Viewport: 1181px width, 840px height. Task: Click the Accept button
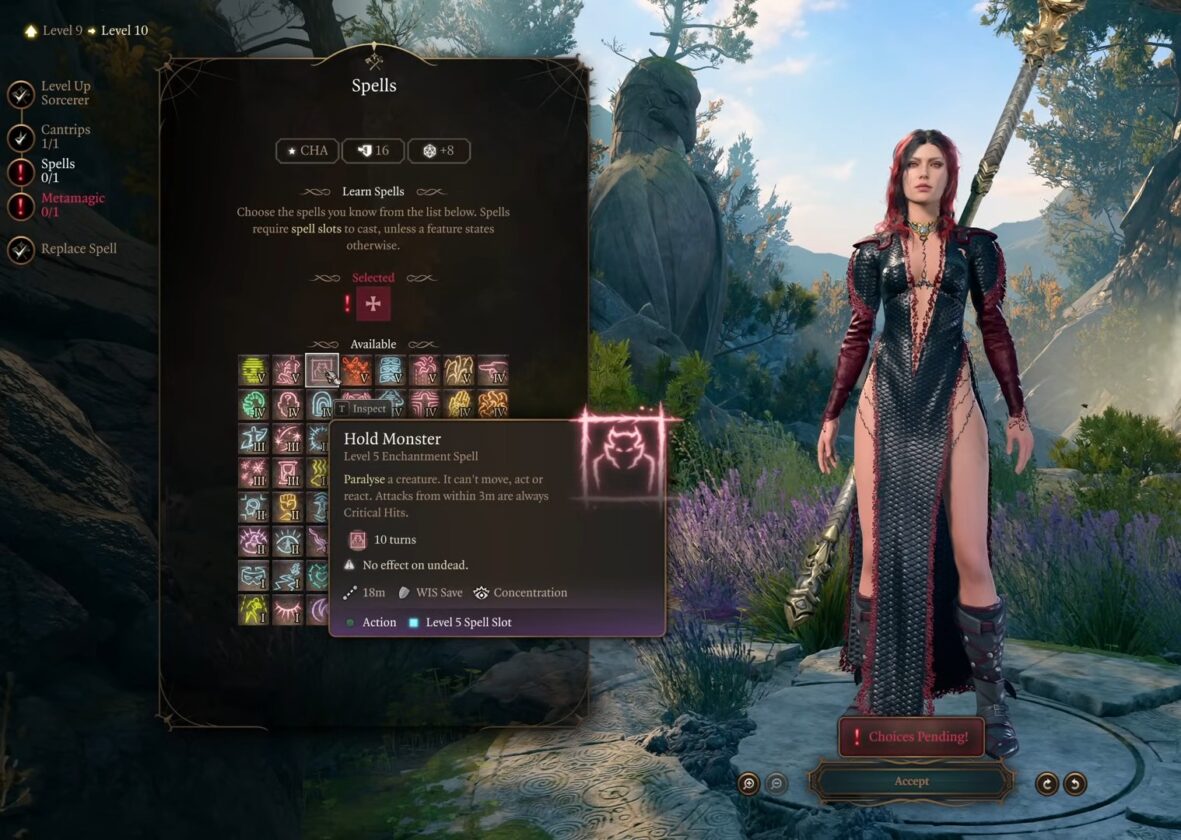[x=911, y=781]
